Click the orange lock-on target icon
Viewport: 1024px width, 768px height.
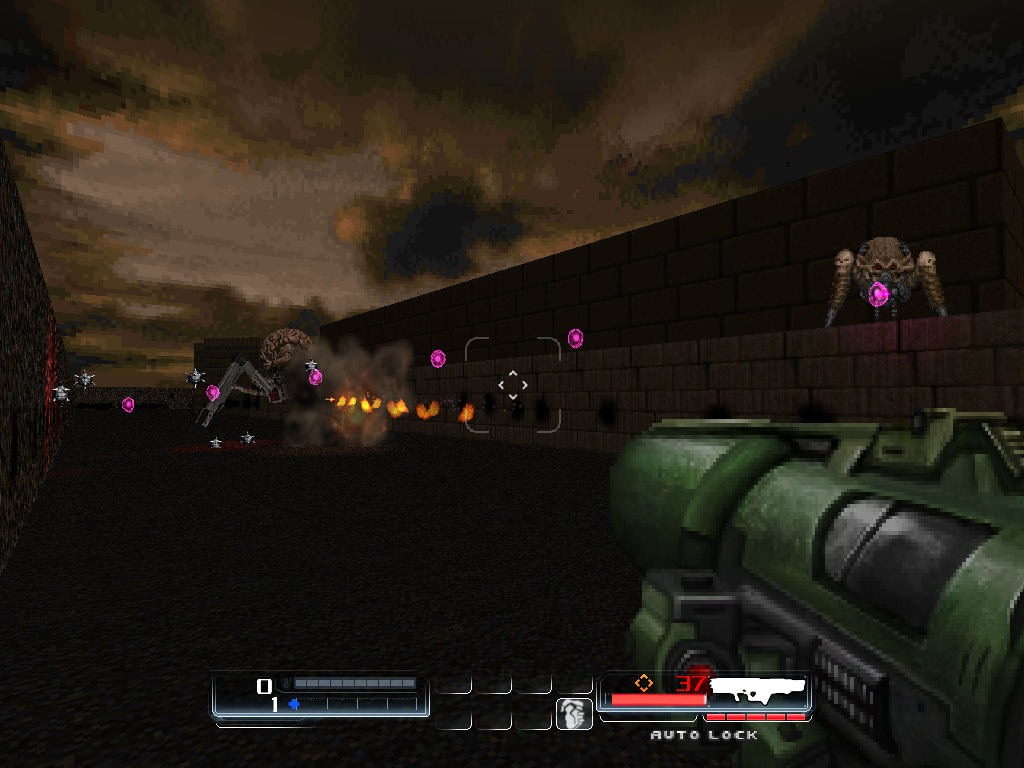644,683
